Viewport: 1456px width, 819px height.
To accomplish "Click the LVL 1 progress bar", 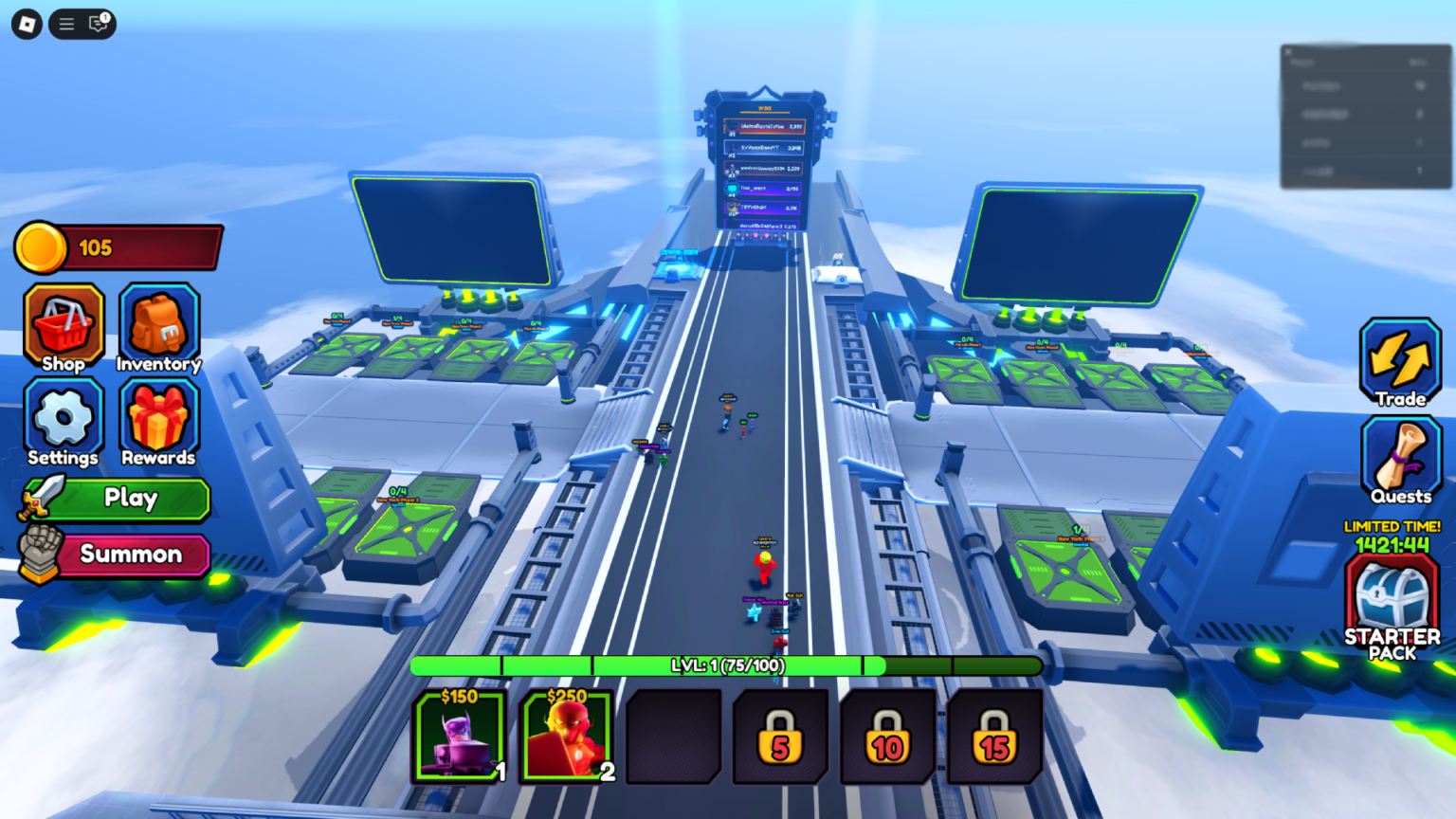I will (x=724, y=666).
